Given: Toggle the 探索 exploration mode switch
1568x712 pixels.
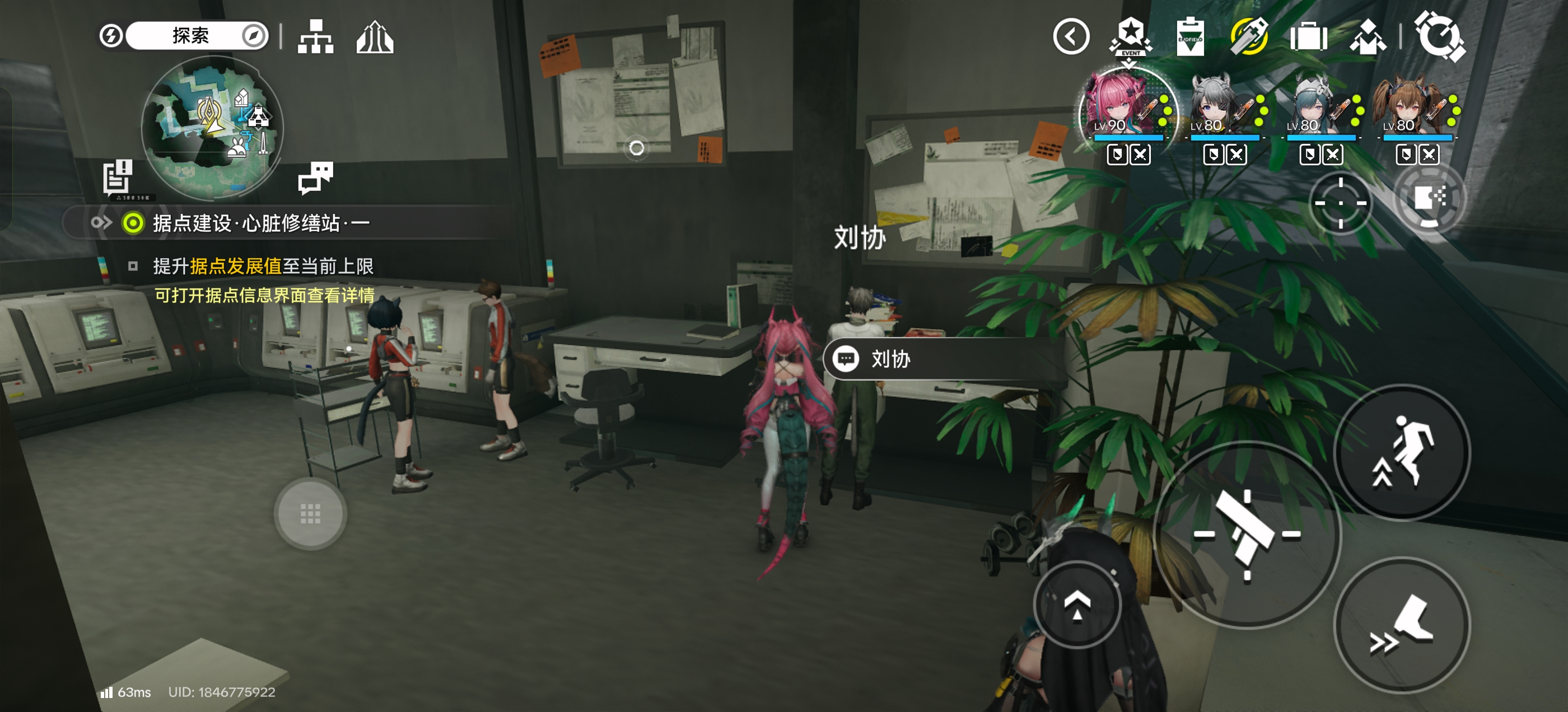Looking at the screenshot, I should (190, 35).
